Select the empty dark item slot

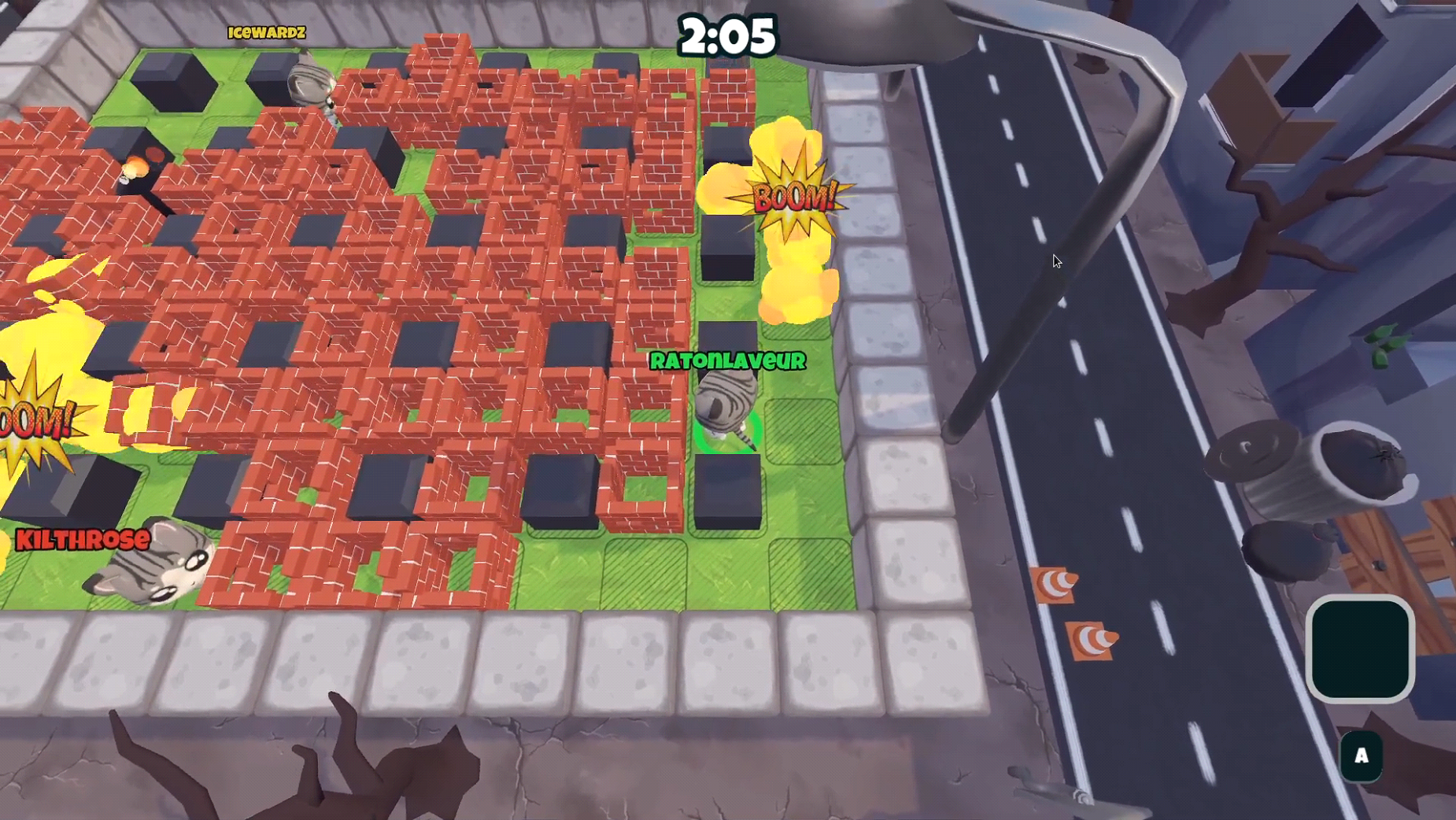point(1360,648)
